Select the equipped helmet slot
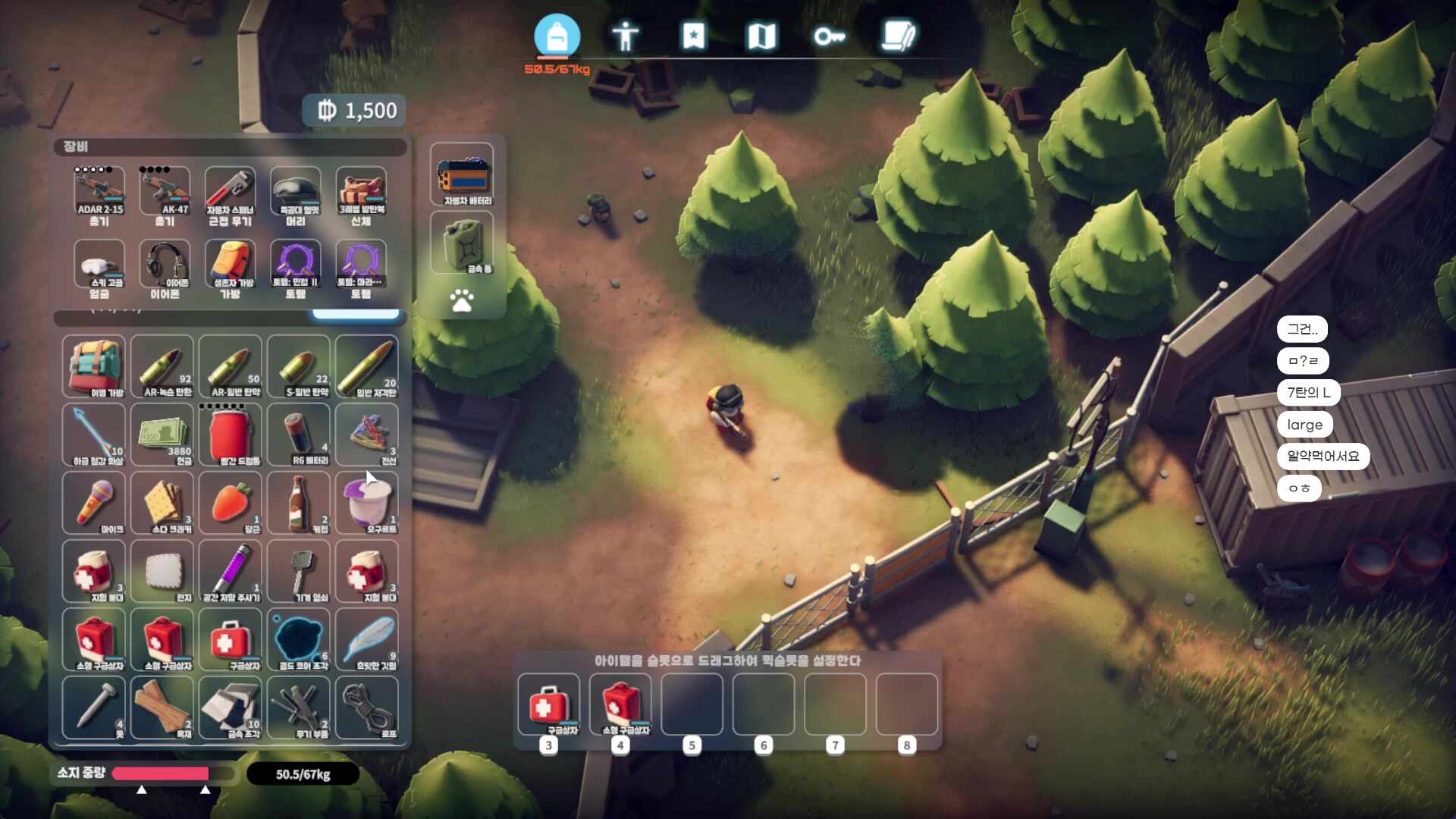 296,194
